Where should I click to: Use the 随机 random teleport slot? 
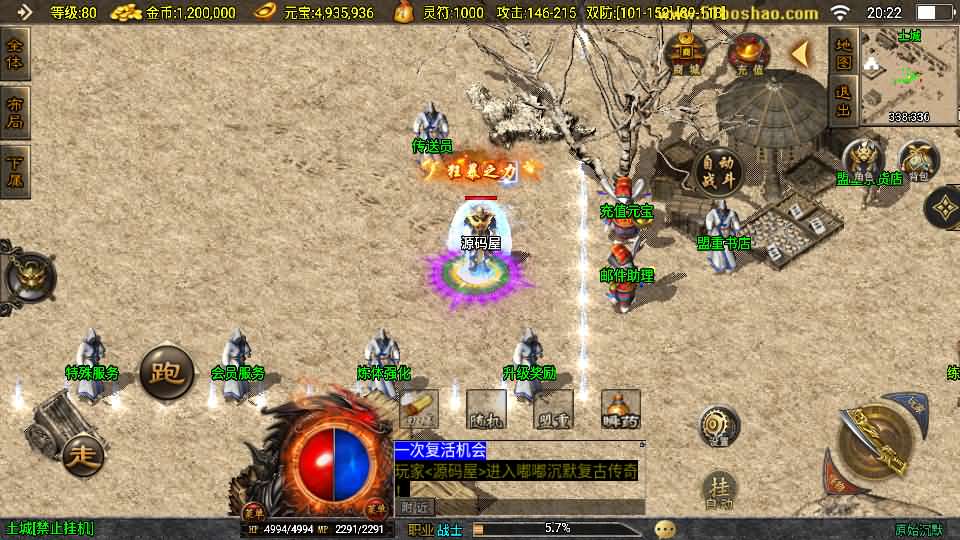[485, 410]
